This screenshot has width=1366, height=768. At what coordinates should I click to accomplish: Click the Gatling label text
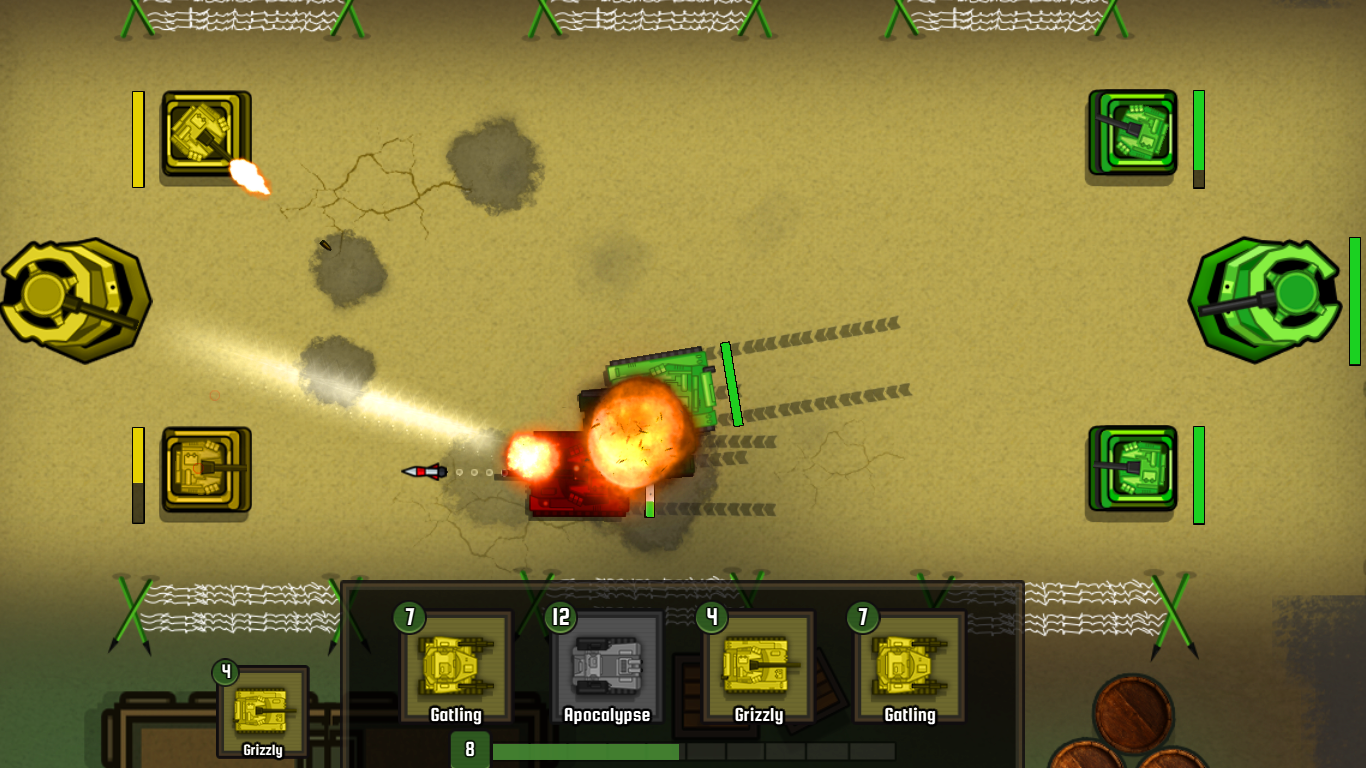coord(457,715)
